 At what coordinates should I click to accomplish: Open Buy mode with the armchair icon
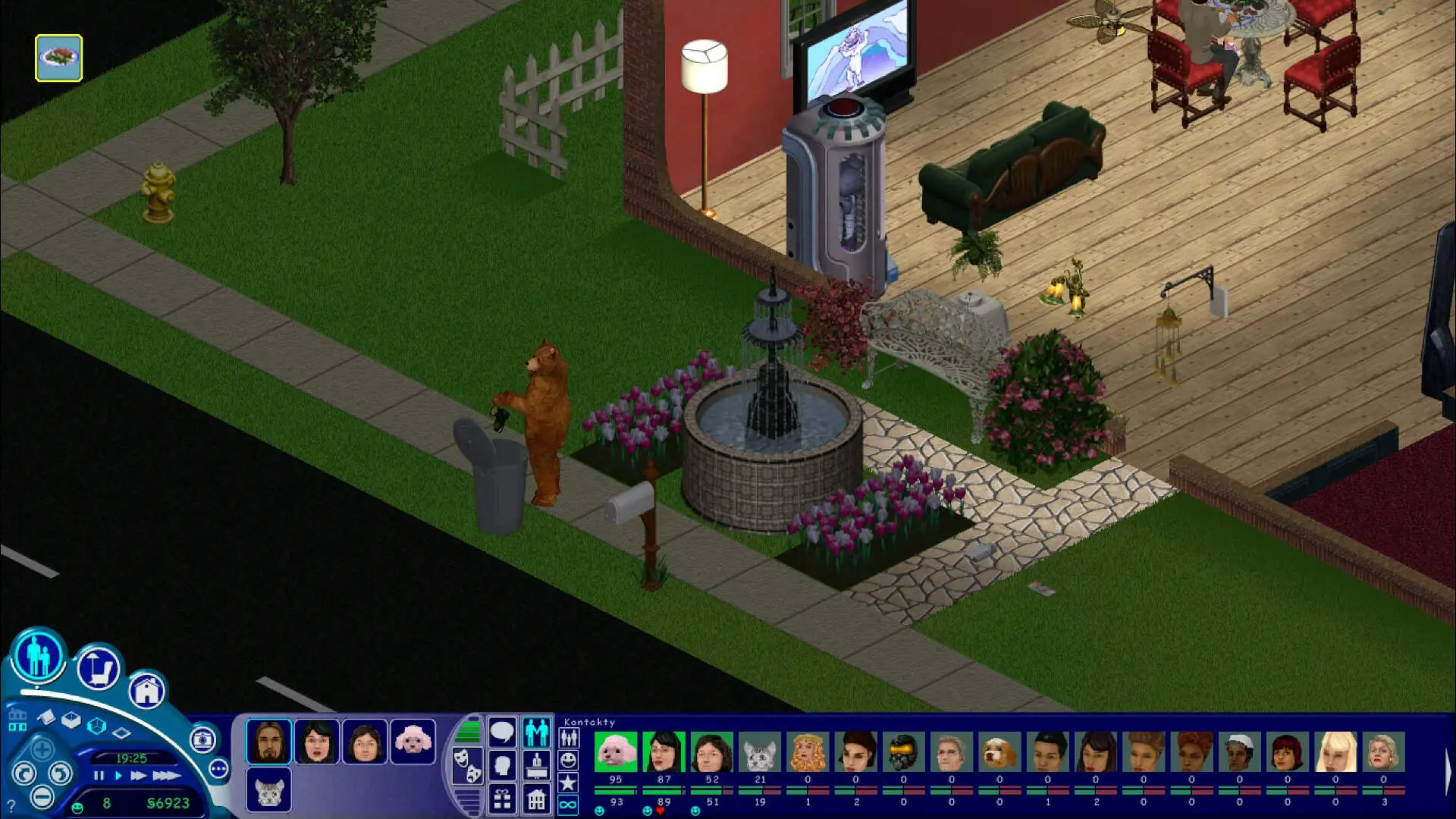99,669
